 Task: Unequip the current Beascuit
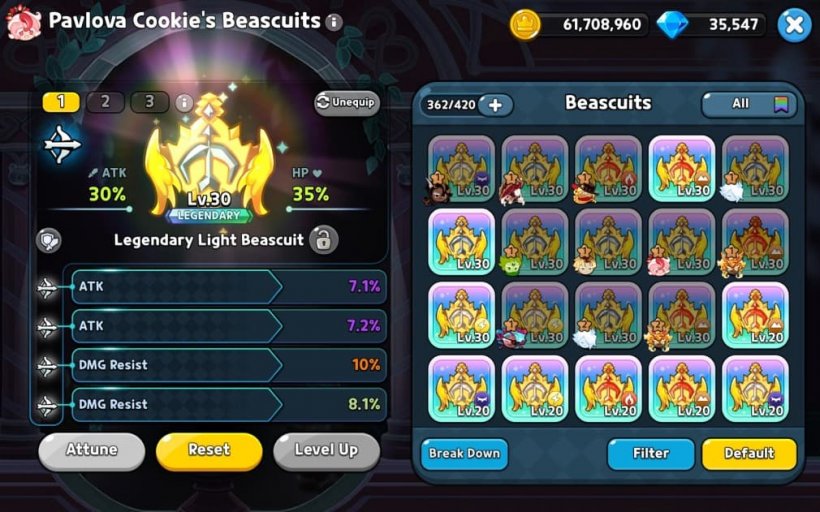click(x=346, y=102)
